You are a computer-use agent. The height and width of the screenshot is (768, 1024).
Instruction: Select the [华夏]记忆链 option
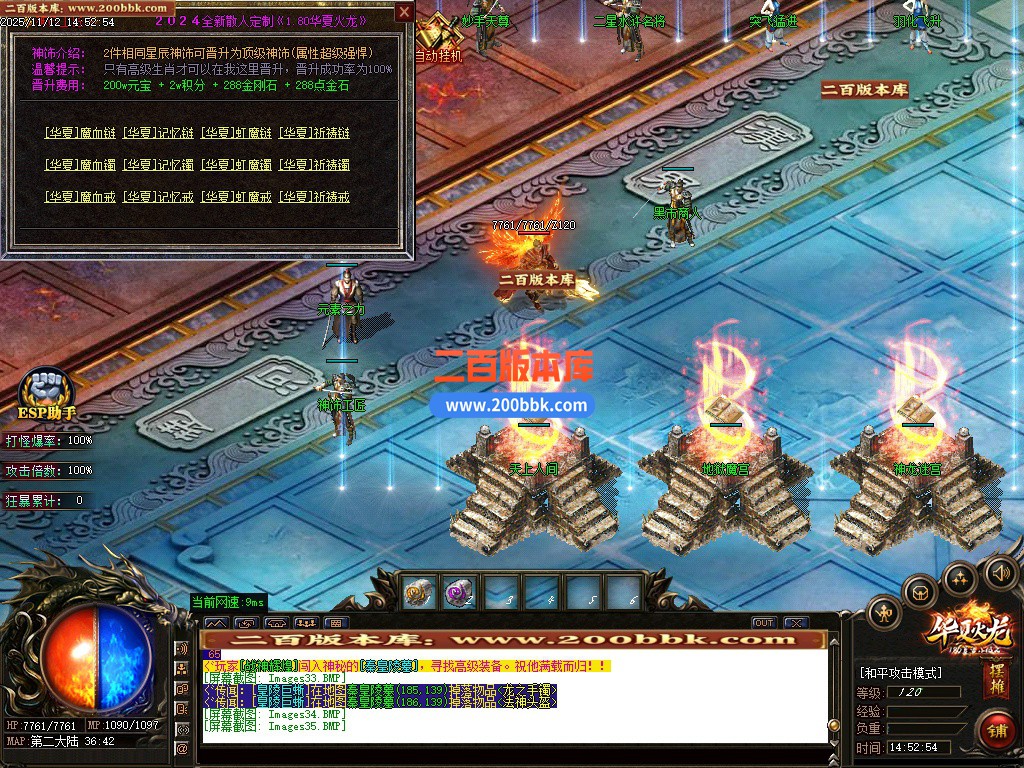pos(158,133)
